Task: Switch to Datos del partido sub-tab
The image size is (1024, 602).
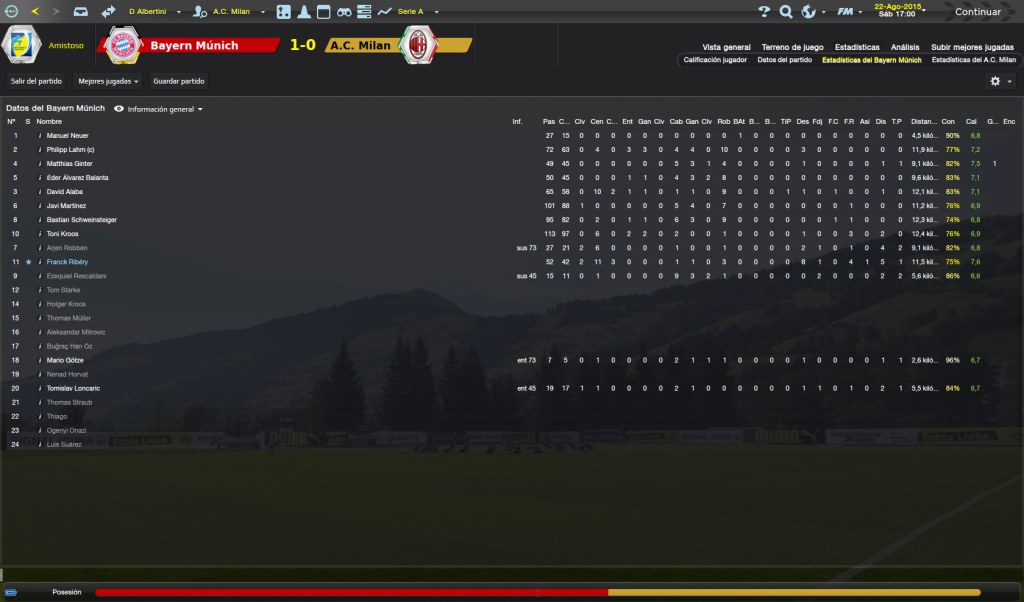Action: tap(784, 60)
